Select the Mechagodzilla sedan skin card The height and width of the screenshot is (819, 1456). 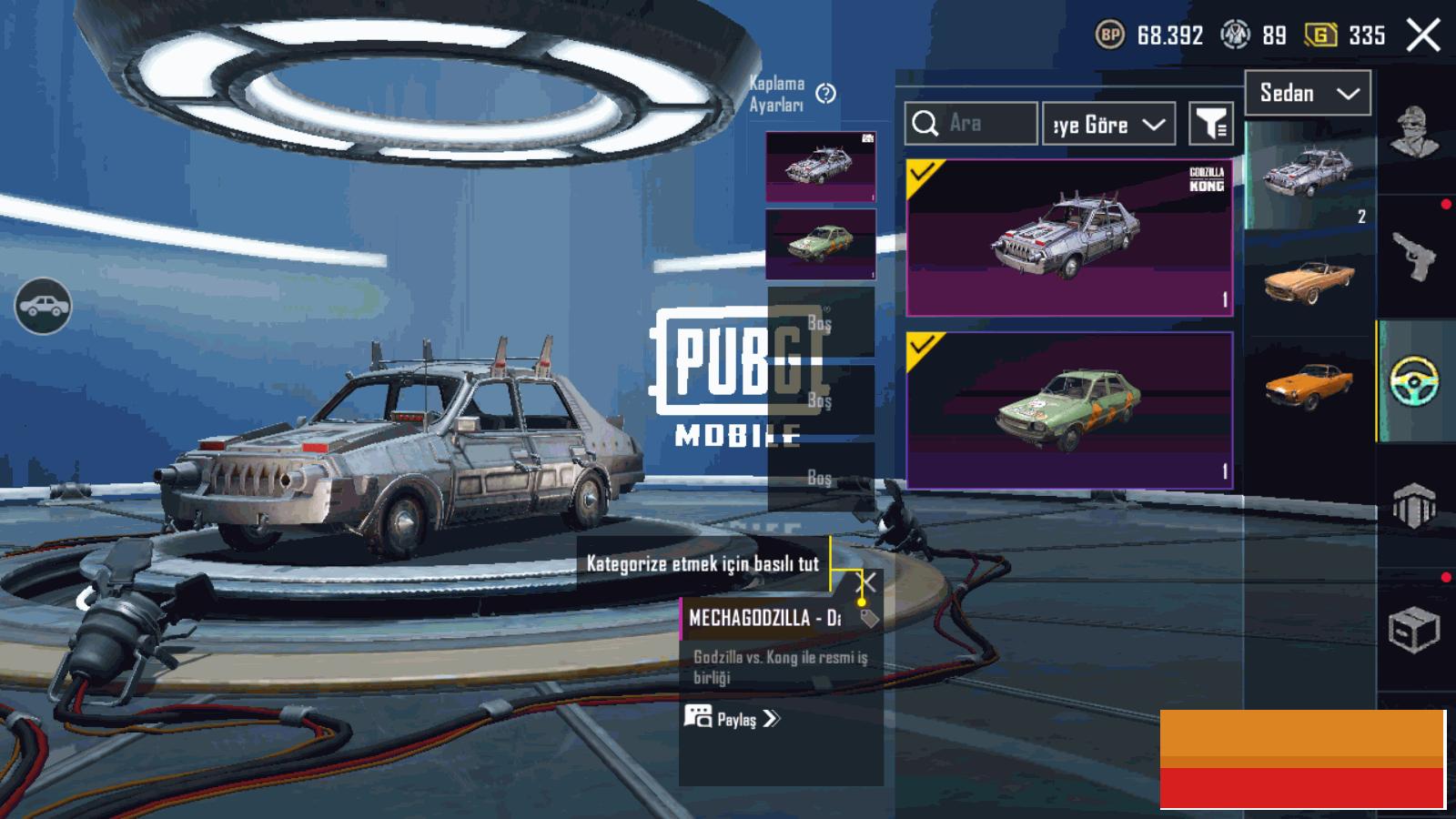[1069, 238]
